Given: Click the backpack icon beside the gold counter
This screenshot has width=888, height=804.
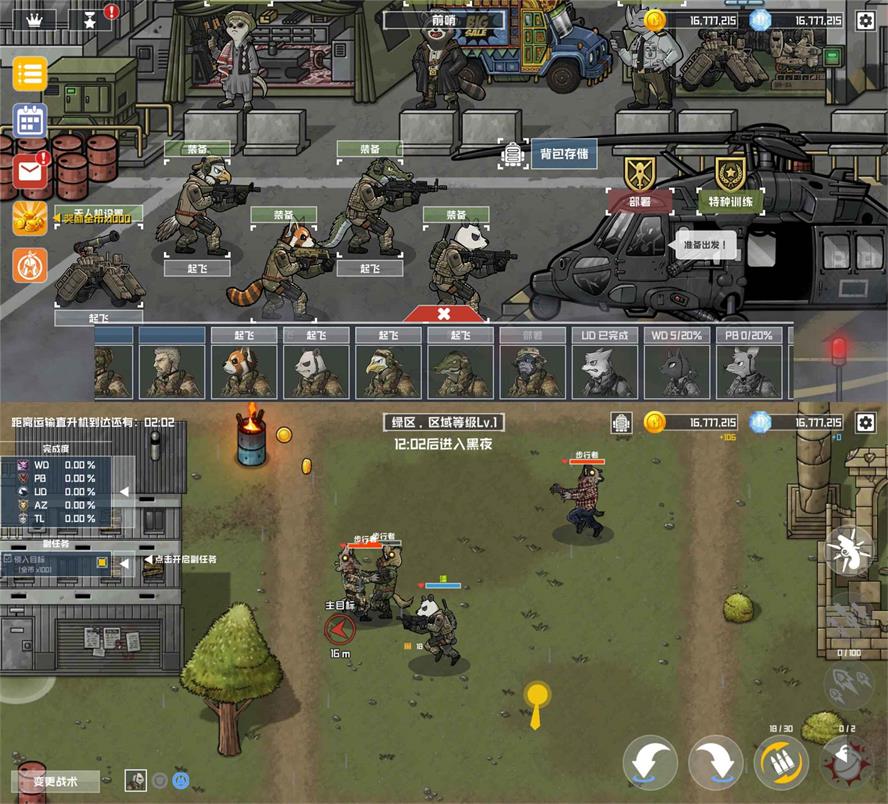Looking at the screenshot, I should pyautogui.click(x=622, y=422).
